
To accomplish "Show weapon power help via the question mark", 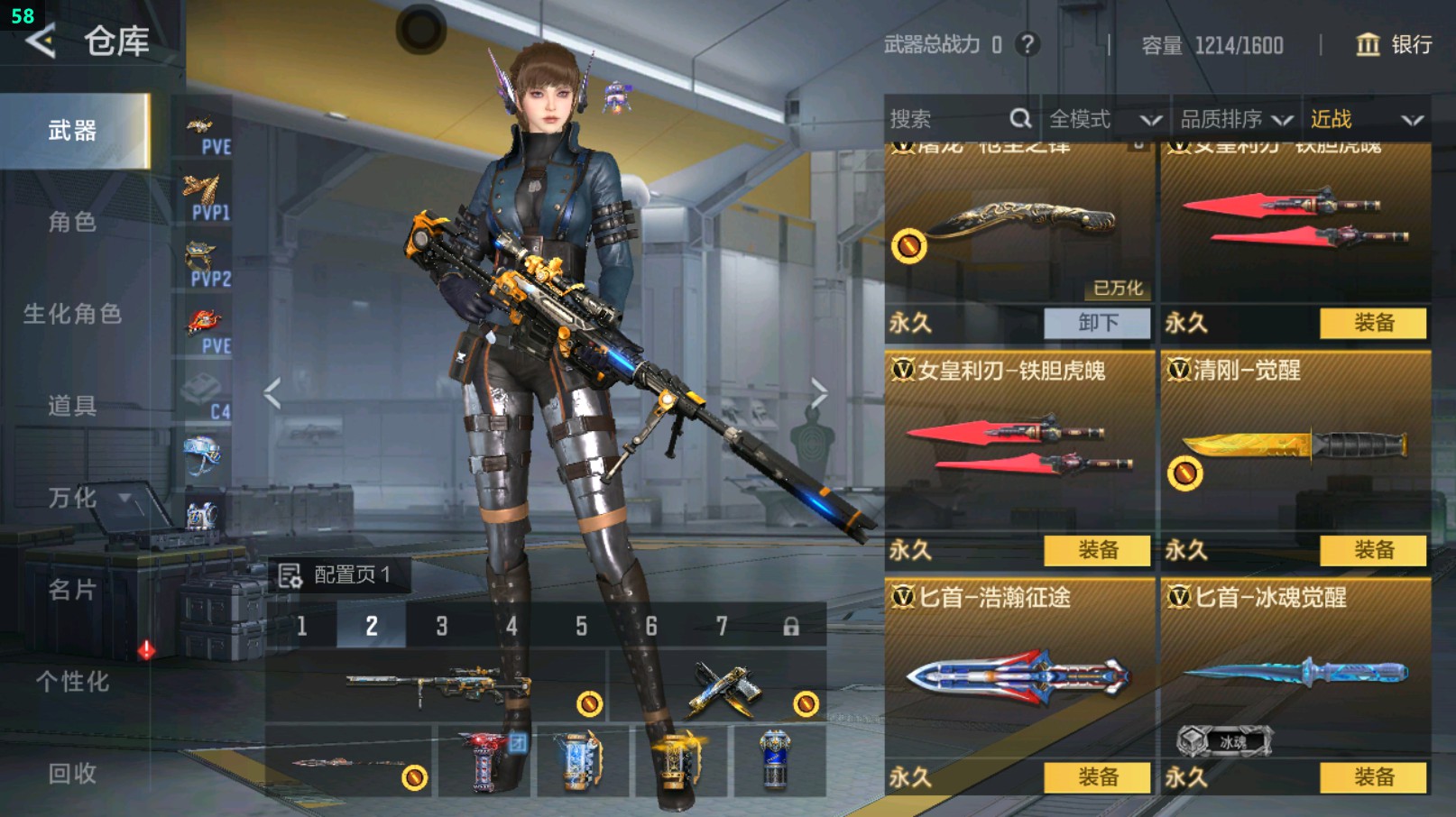I will [1027, 44].
